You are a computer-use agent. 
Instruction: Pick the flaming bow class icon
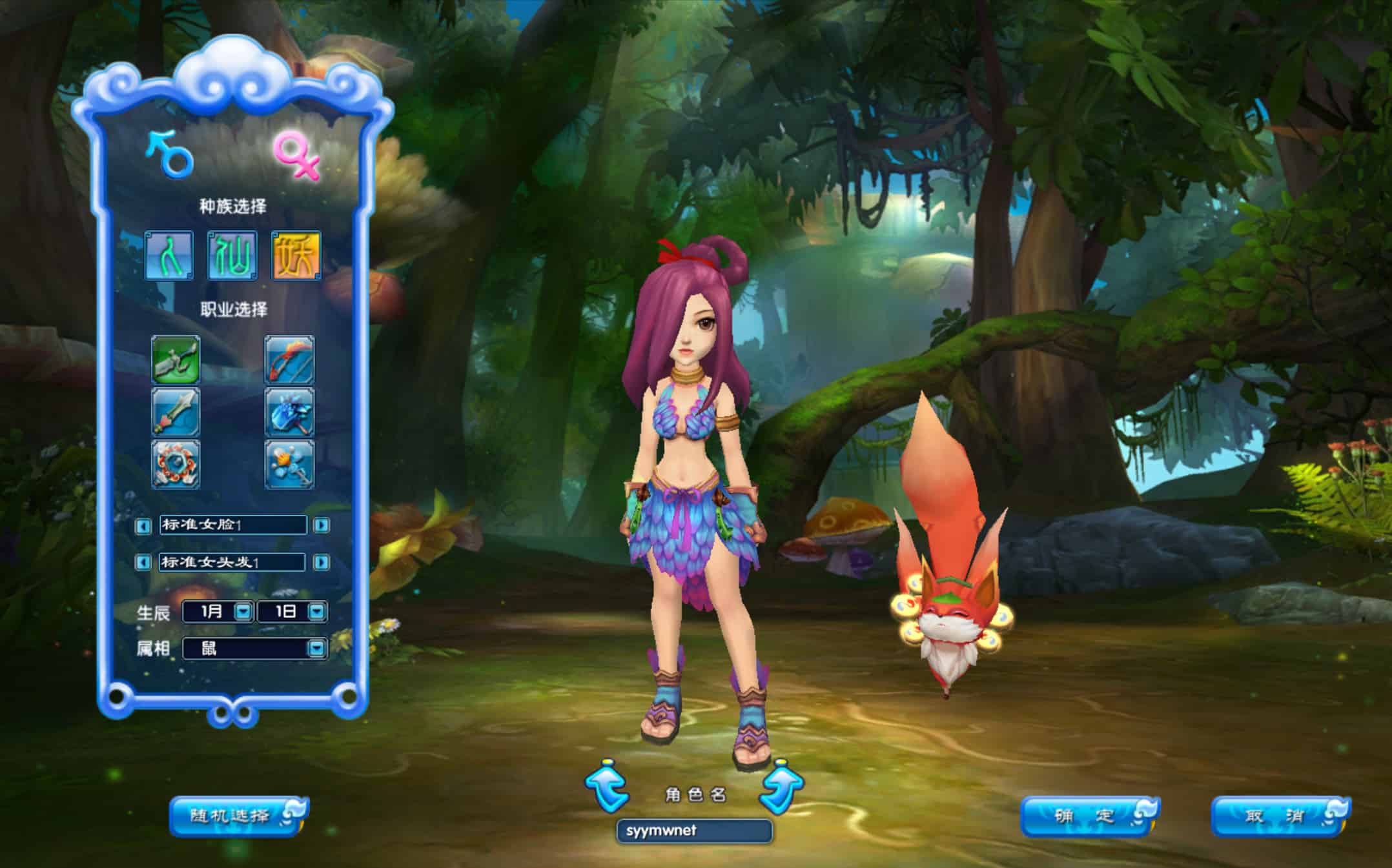pos(289,359)
